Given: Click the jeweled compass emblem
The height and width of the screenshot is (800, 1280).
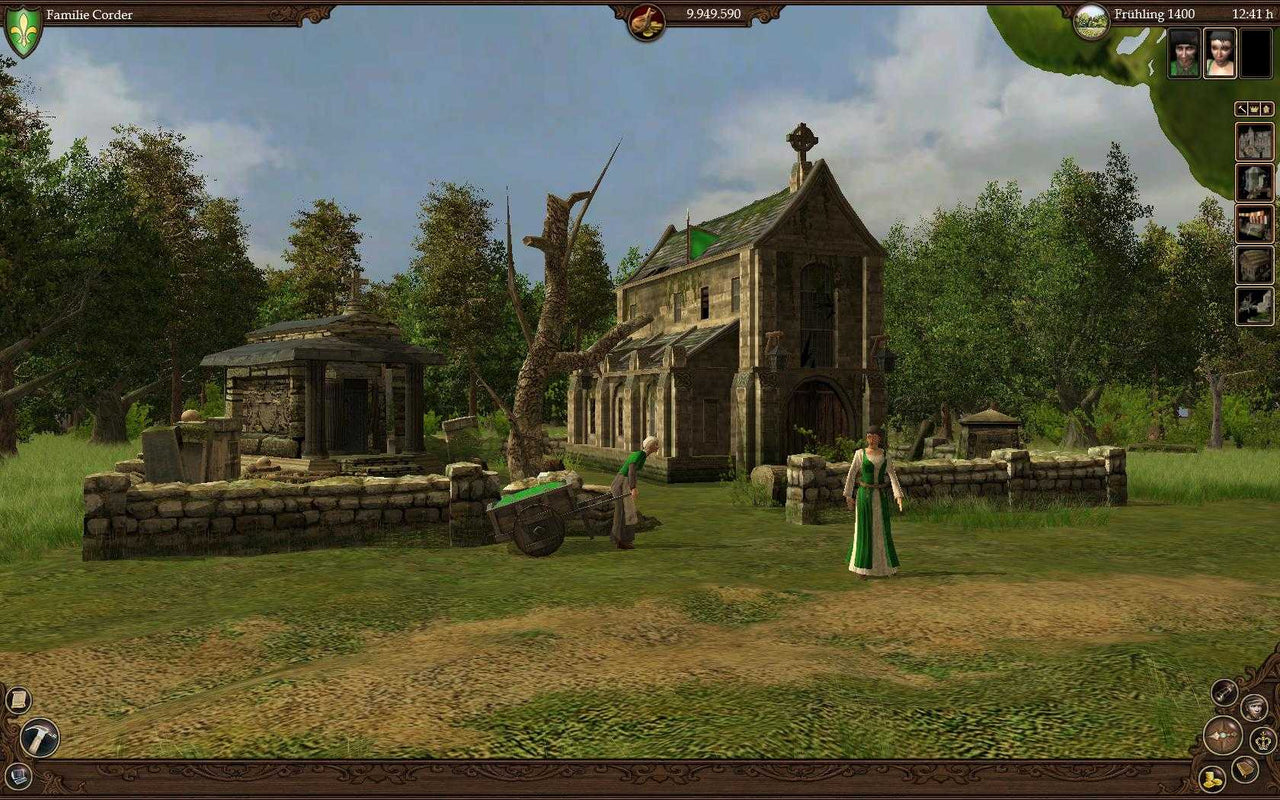Looking at the screenshot, I should pyautogui.click(x=1222, y=737).
